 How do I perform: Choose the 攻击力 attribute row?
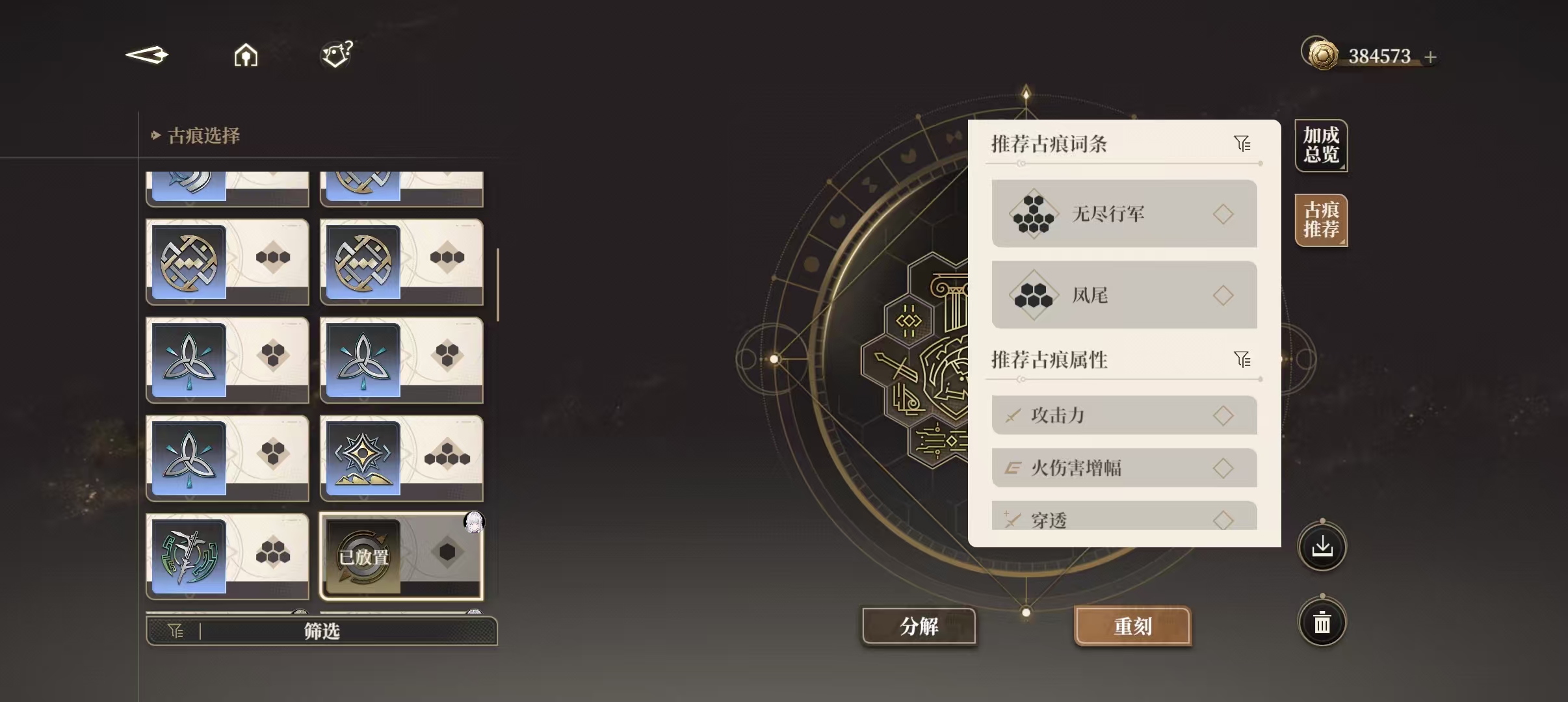click(x=1124, y=415)
